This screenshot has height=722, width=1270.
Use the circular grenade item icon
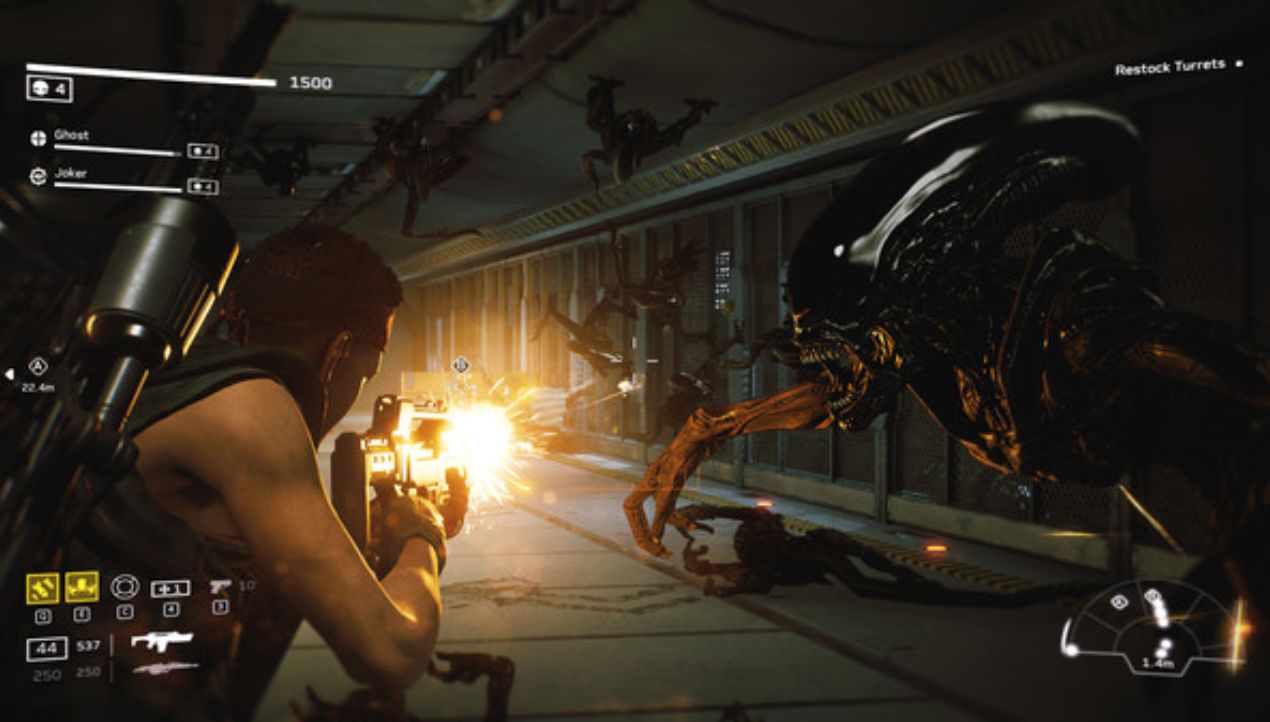(x=125, y=586)
